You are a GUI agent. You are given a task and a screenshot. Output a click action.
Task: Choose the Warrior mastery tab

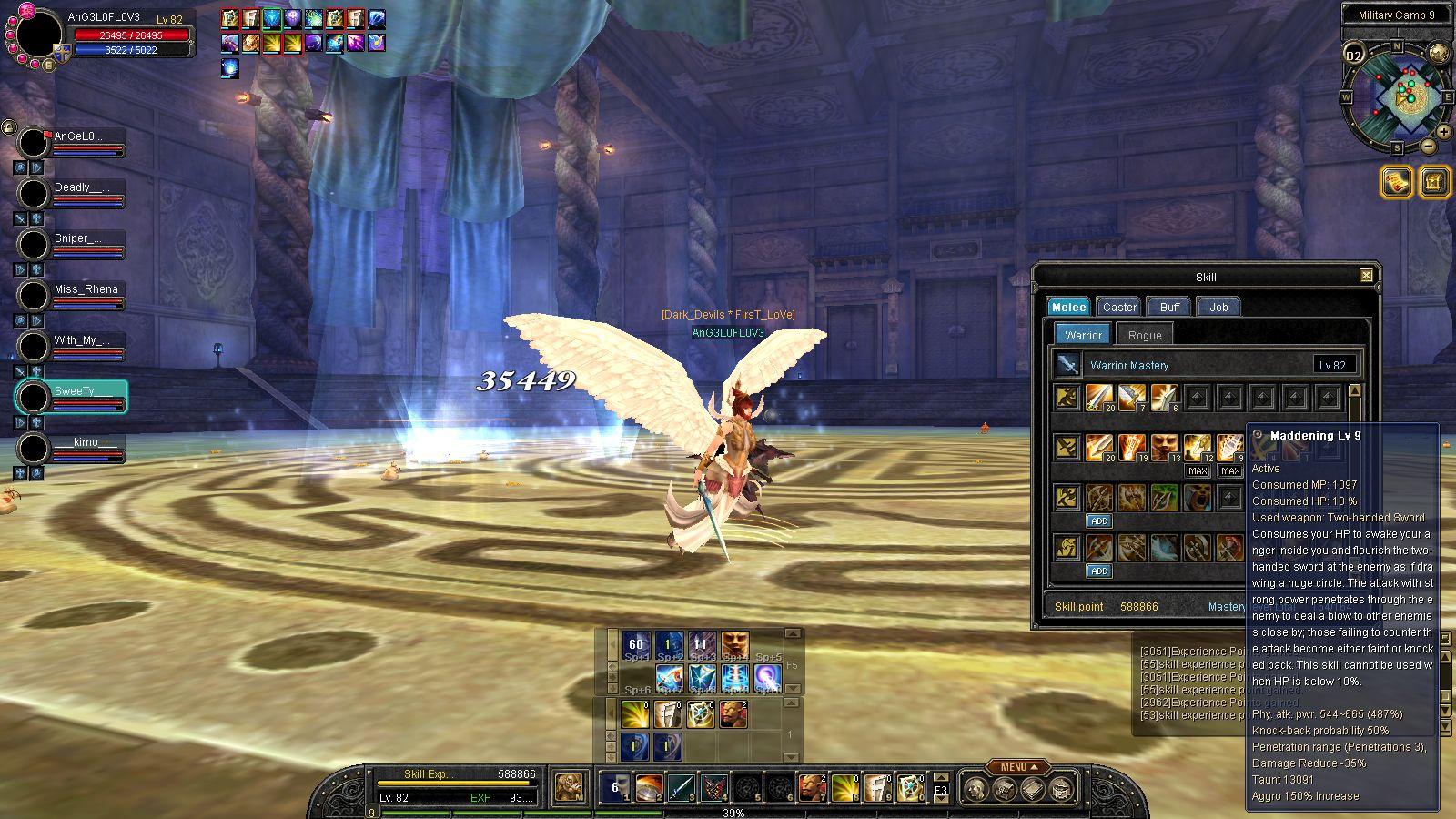1083,335
